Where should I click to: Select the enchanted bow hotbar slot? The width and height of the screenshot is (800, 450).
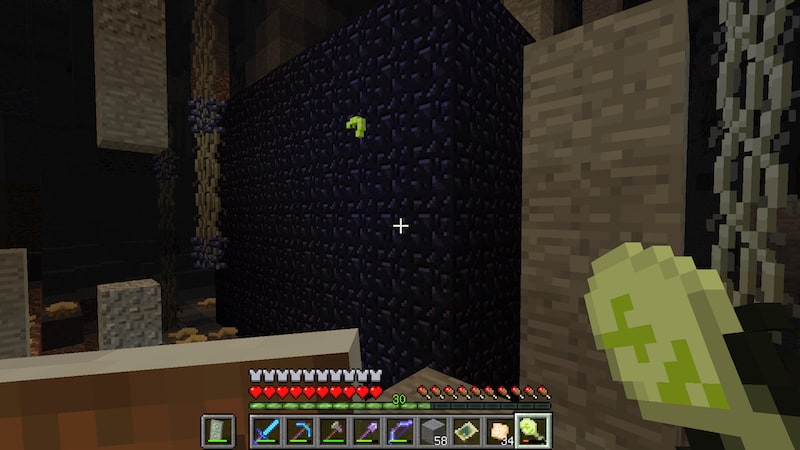pos(398,431)
